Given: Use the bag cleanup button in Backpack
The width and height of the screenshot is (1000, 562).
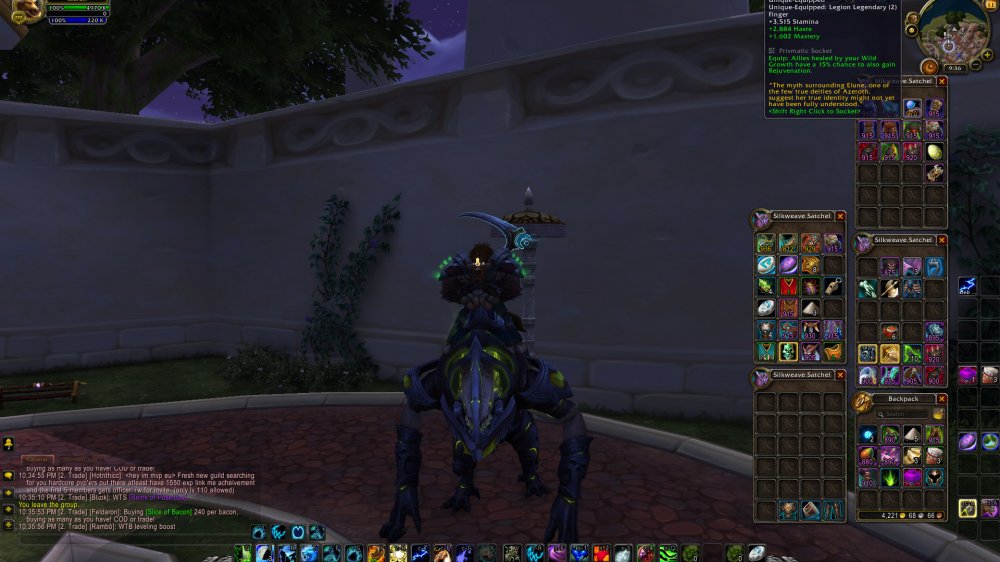Looking at the screenshot, I should 938,414.
